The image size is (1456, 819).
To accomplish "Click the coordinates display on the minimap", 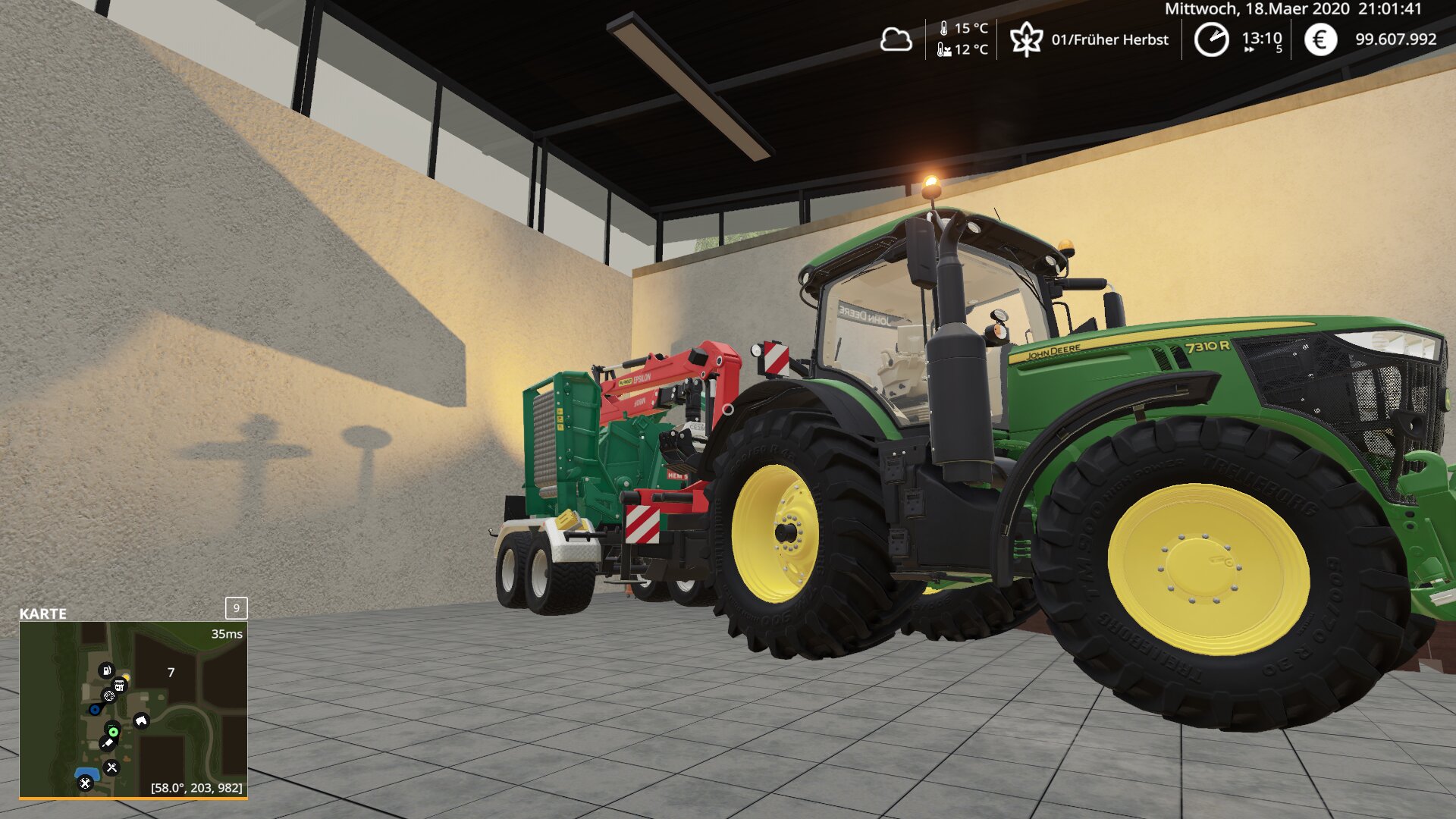I will coord(196,787).
